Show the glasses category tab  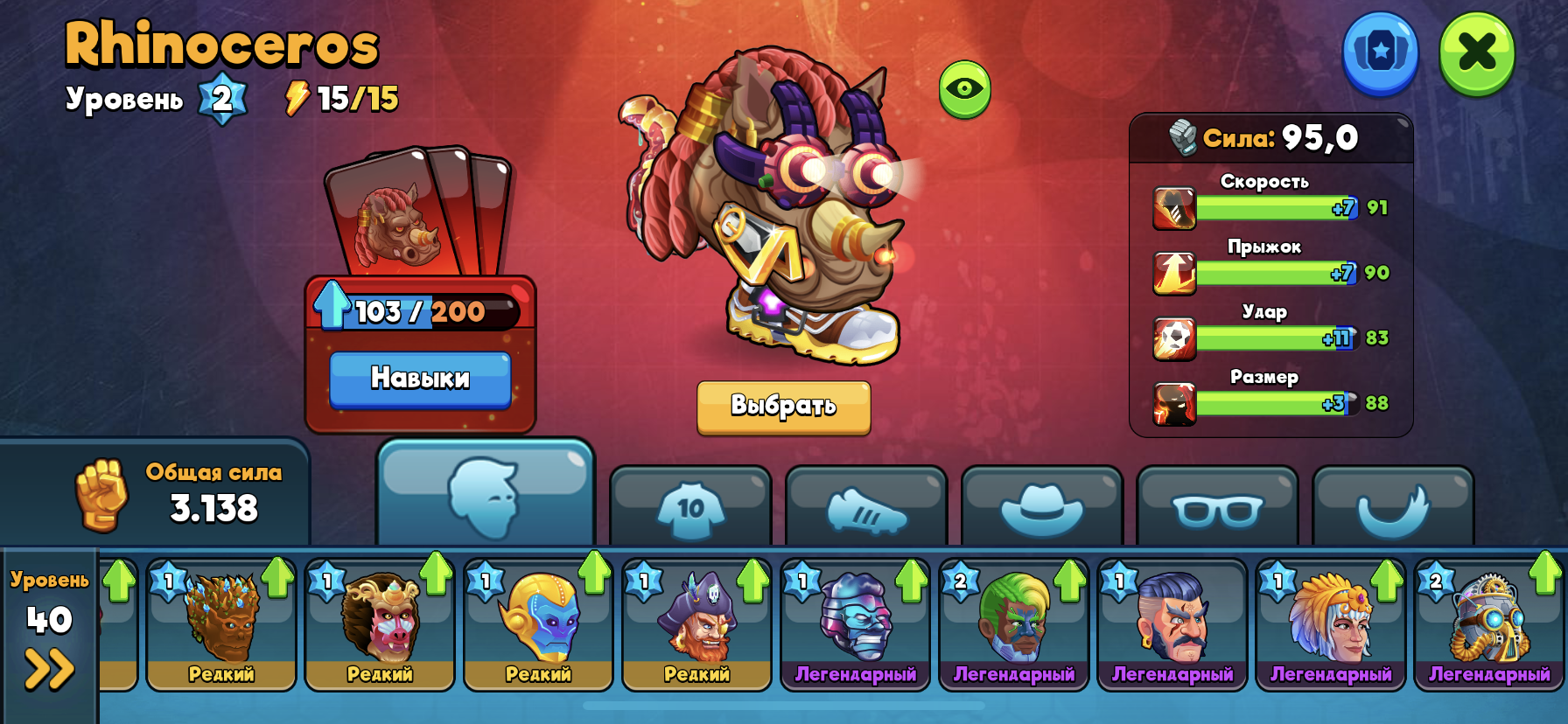tap(1217, 509)
